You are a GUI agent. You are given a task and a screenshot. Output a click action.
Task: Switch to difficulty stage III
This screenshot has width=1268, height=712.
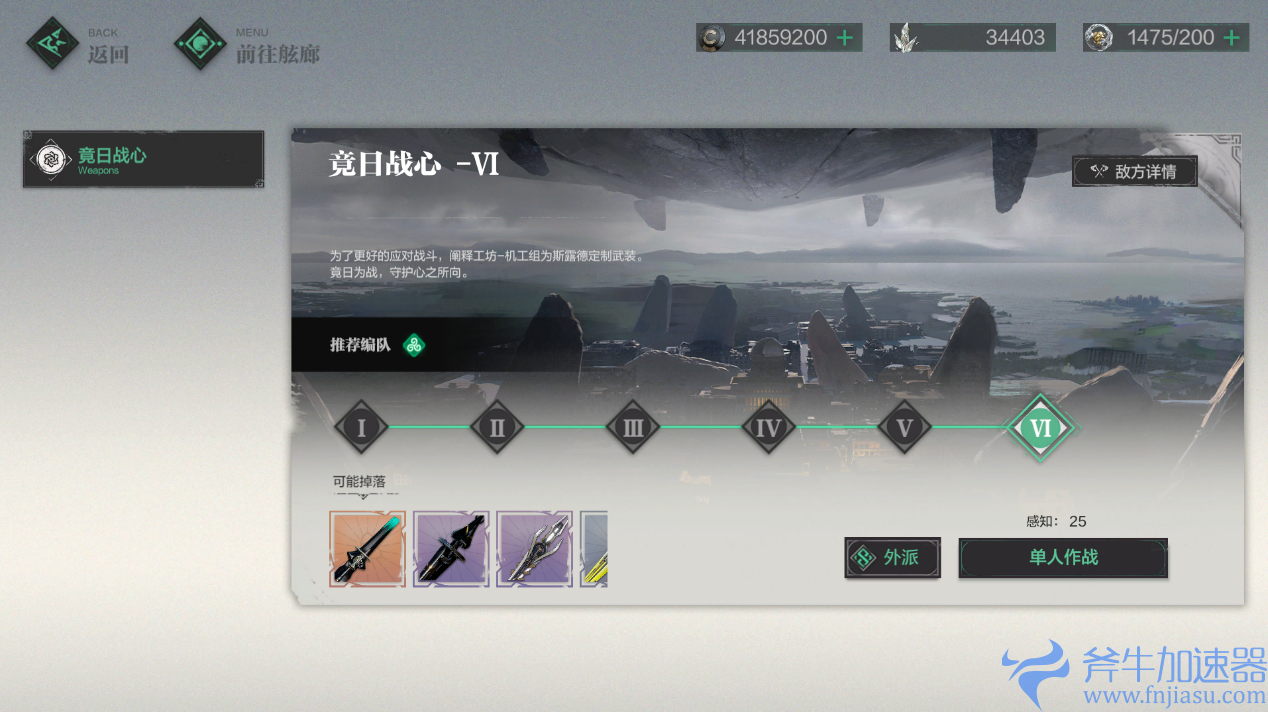click(633, 428)
